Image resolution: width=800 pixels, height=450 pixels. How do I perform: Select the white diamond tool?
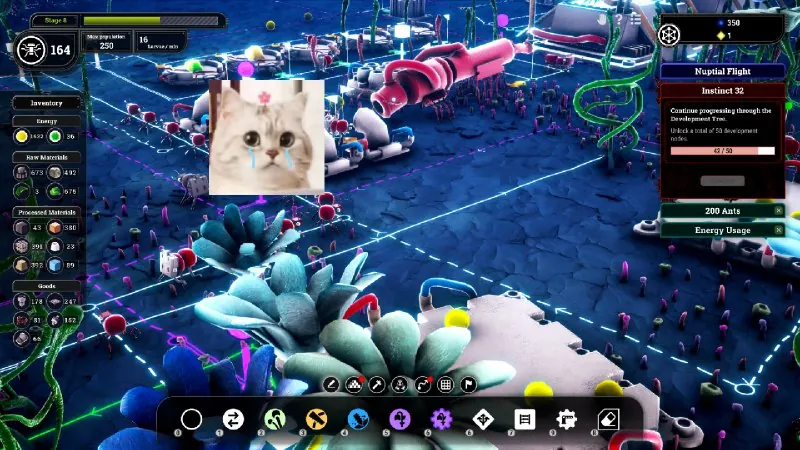coord(483,419)
